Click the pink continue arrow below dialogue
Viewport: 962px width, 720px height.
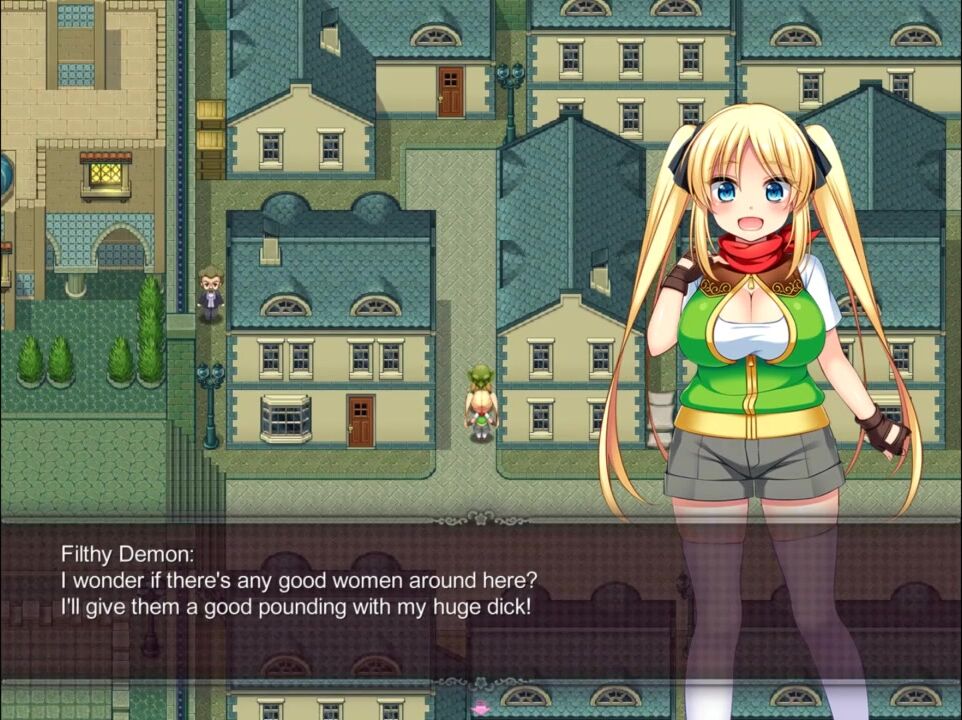click(480, 708)
